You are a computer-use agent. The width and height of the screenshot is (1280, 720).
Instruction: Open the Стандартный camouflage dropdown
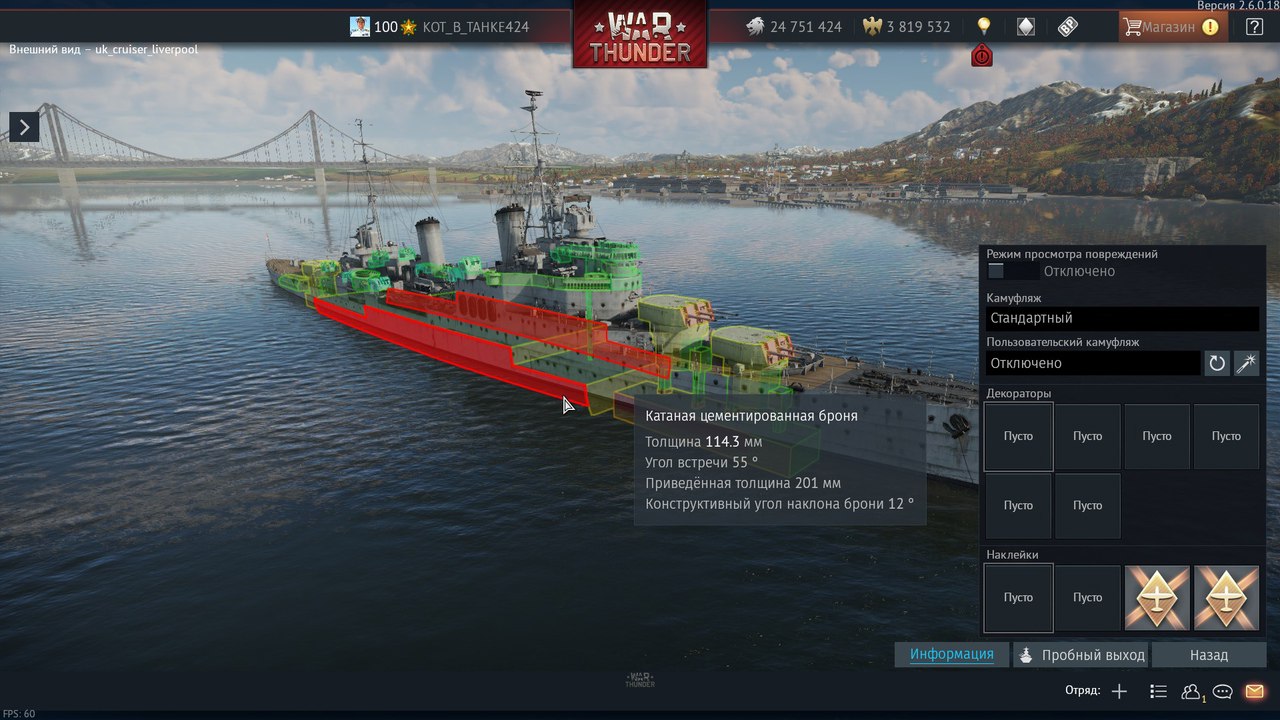tap(1121, 318)
